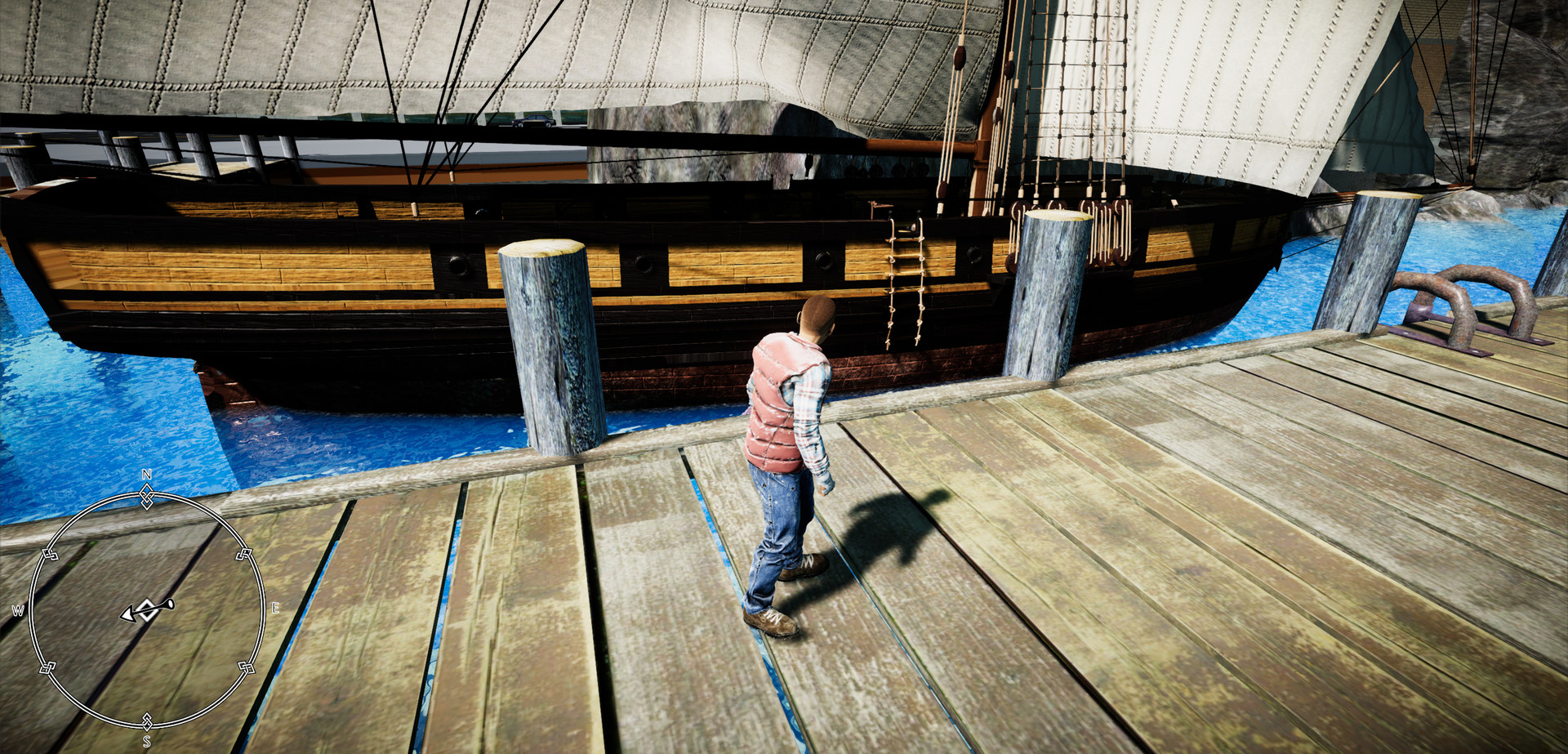This screenshot has width=1568, height=754.
Task: Click the wooden pulley block in the rigging
Action: tap(961, 57)
